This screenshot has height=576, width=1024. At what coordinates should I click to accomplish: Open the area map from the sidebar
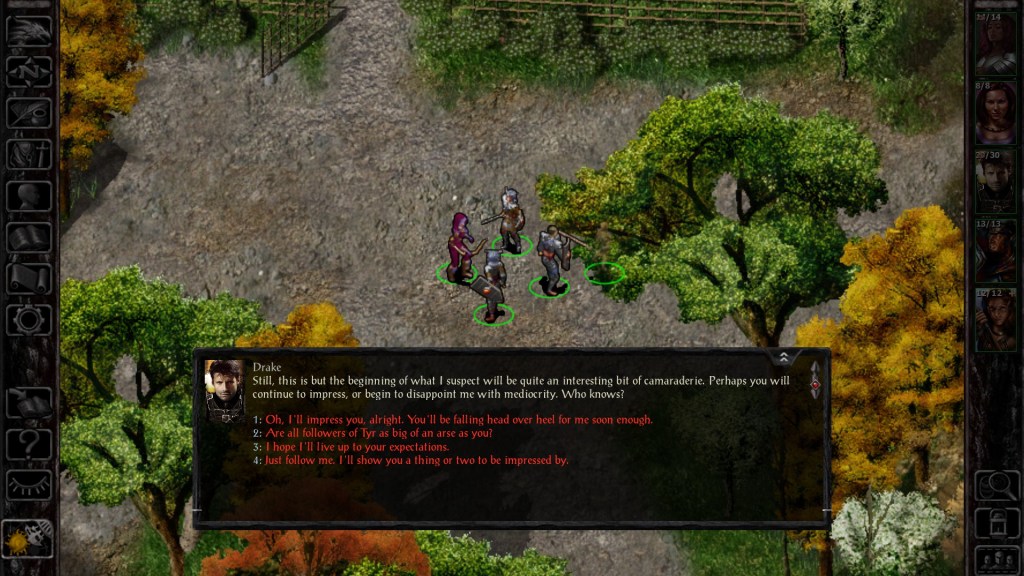pos(29,72)
